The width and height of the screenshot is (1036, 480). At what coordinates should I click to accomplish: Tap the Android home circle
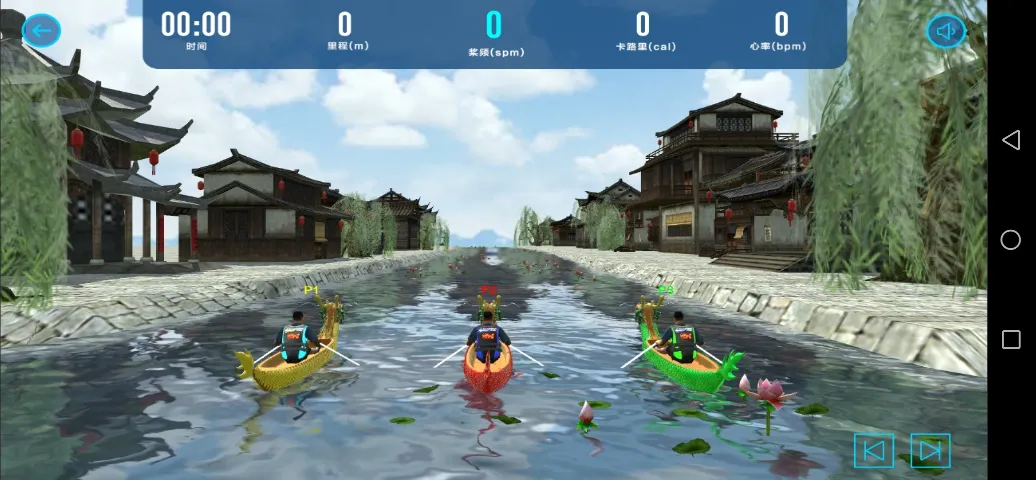(1011, 240)
